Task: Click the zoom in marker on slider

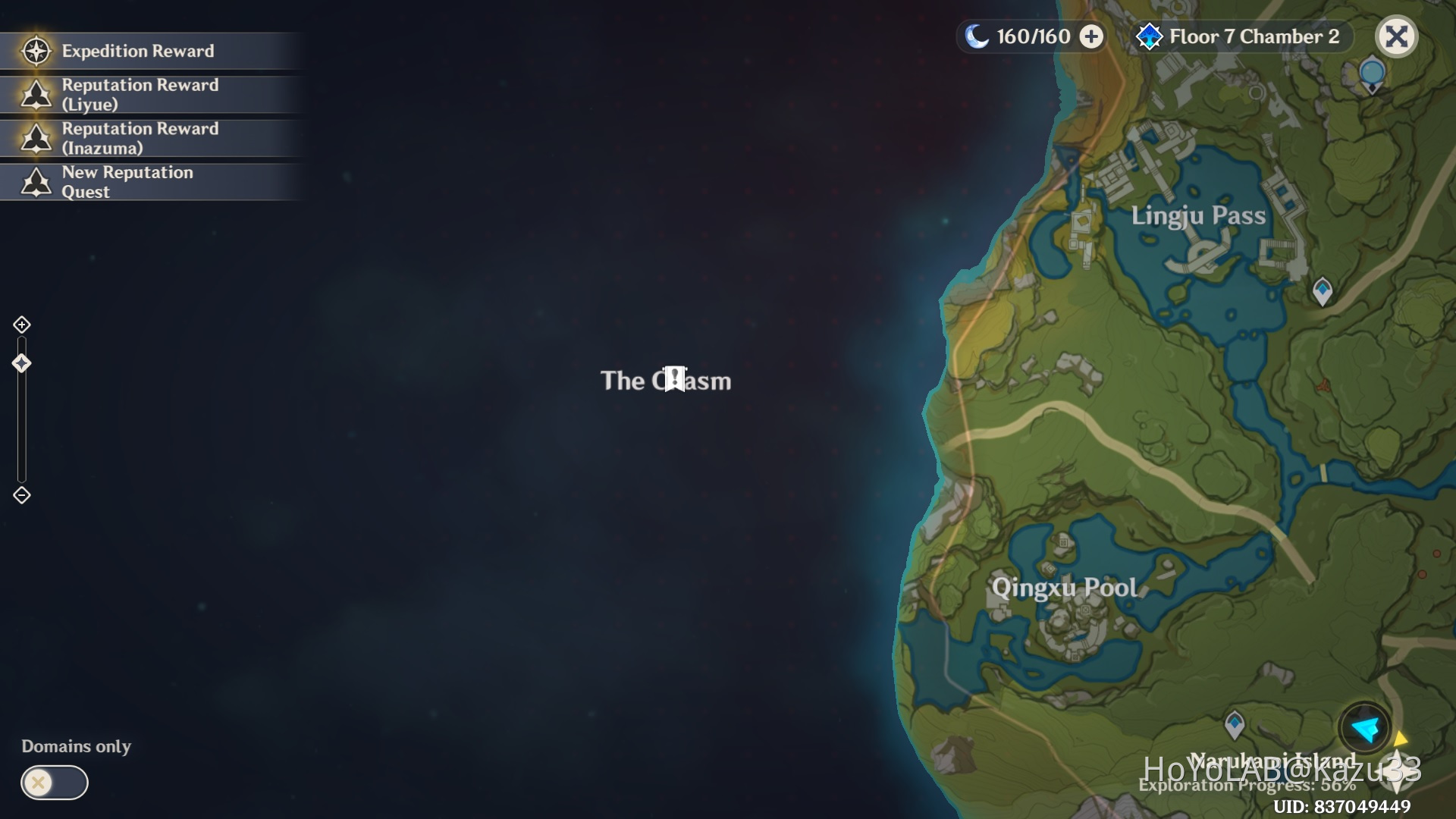Action: pyautogui.click(x=21, y=324)
